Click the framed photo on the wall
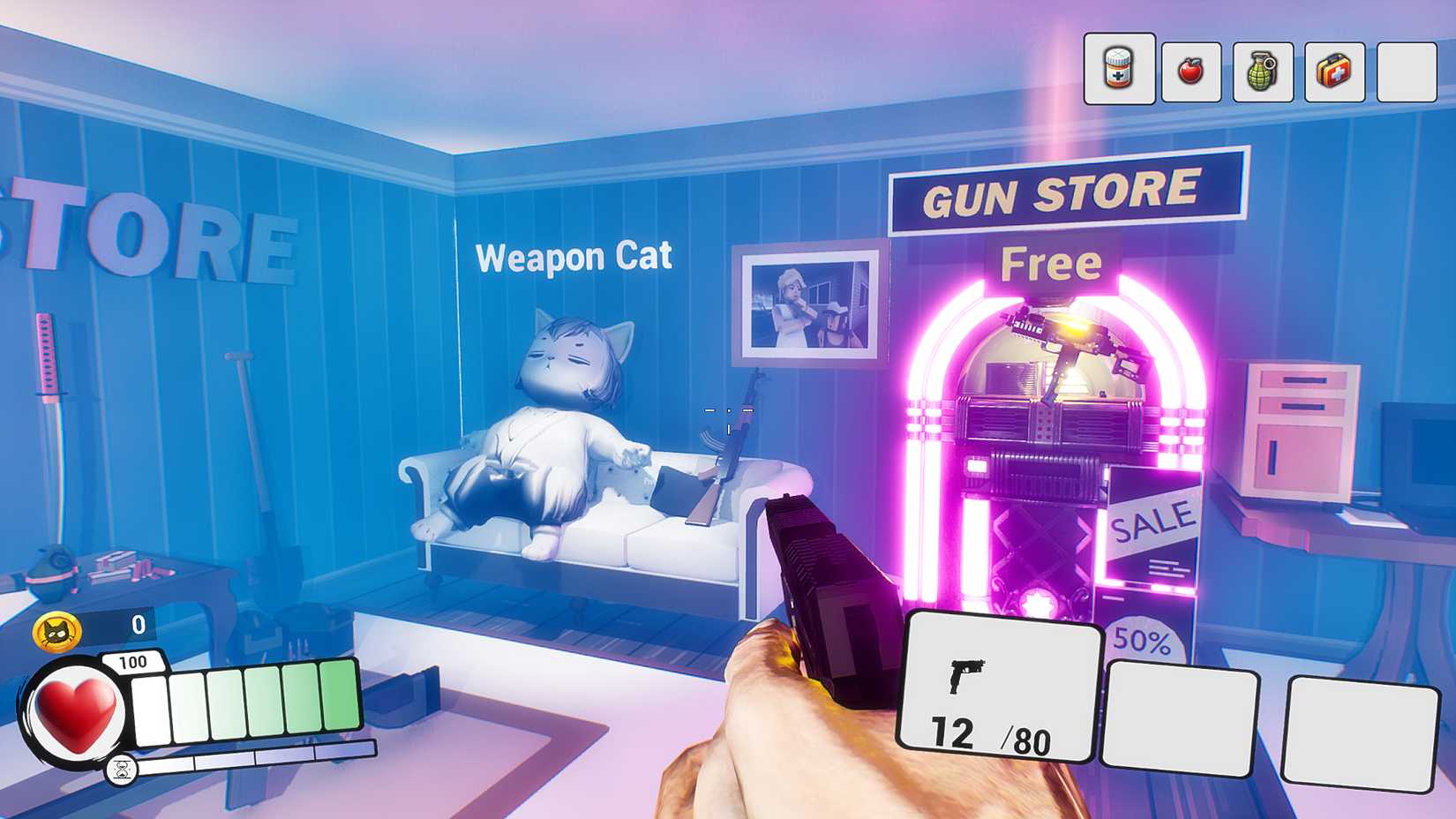The width and height of the screenshot is (1456, 819). pos(807,304)
